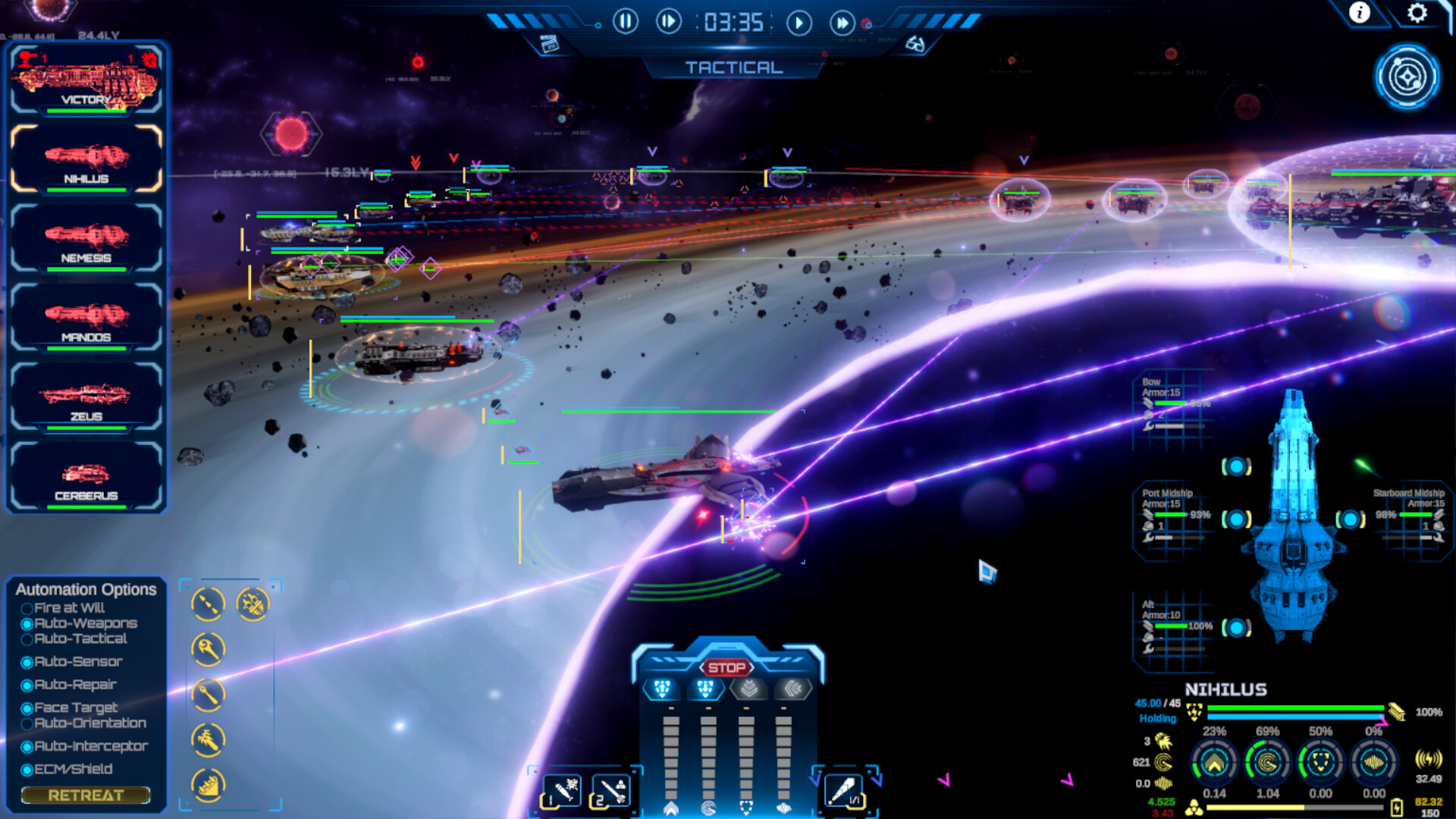Viewport: 1456px width, 819px height.
Task: Pick the Zeus ship card
Action: tap(86, 397)
